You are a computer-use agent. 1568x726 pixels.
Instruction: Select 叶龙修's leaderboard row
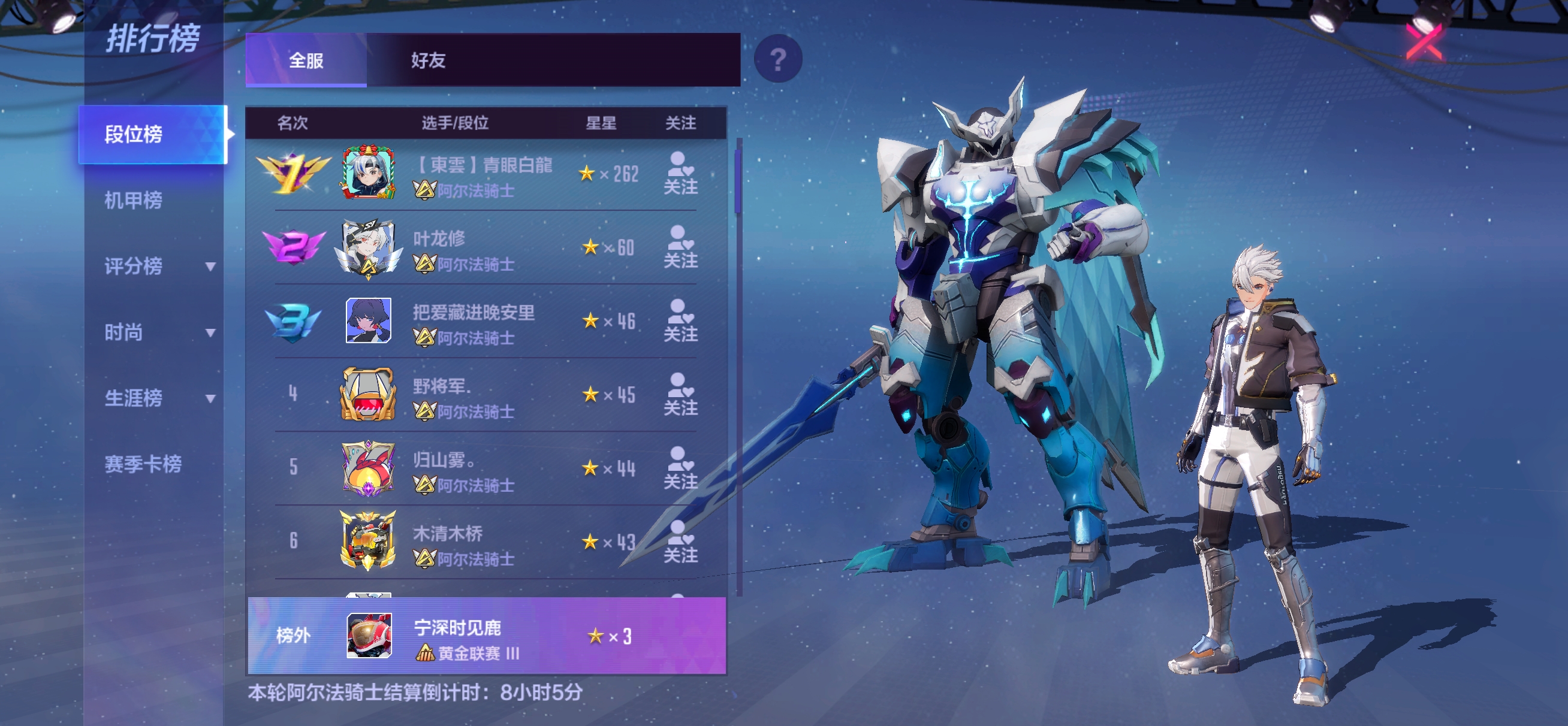click(x=487, y=248)
